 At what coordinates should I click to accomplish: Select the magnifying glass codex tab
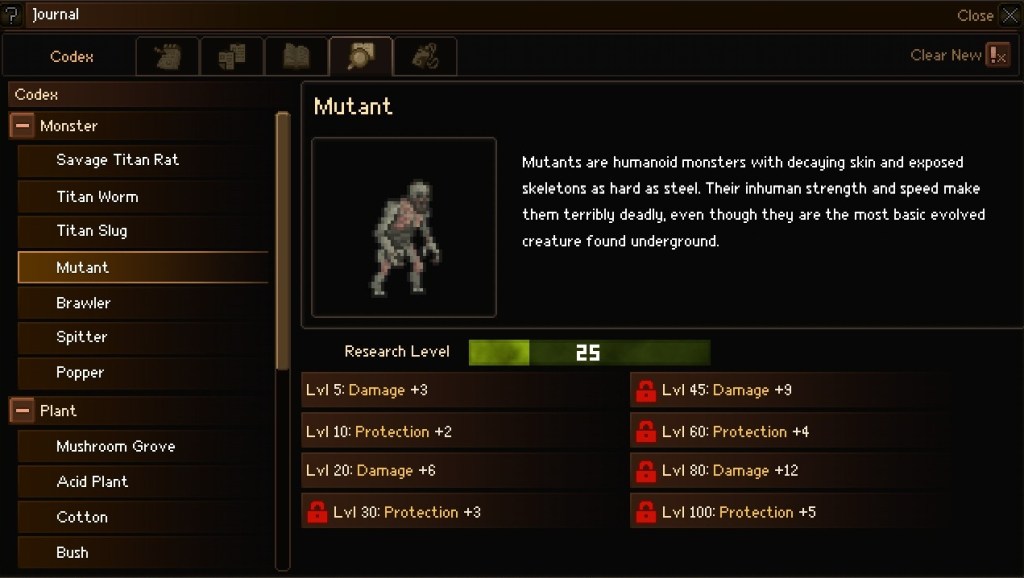tap(360, 57)
